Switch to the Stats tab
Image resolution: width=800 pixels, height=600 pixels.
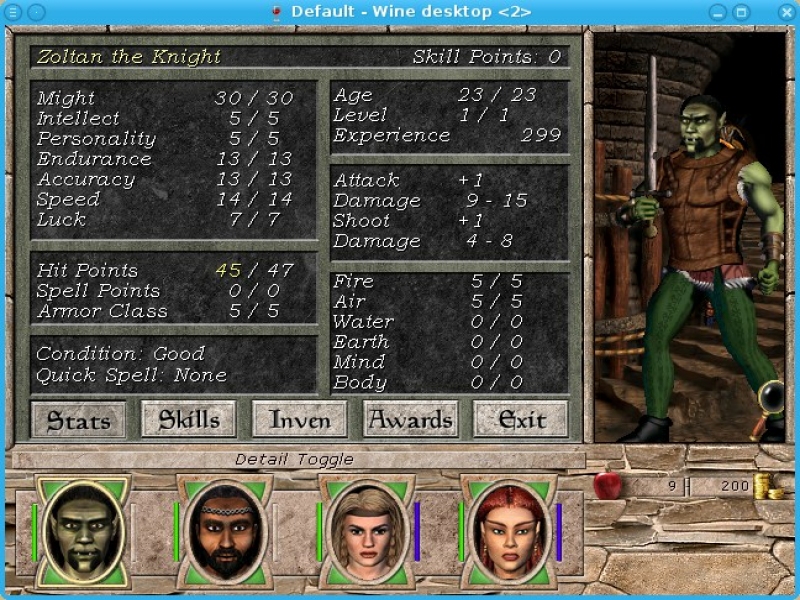(79, 420)
